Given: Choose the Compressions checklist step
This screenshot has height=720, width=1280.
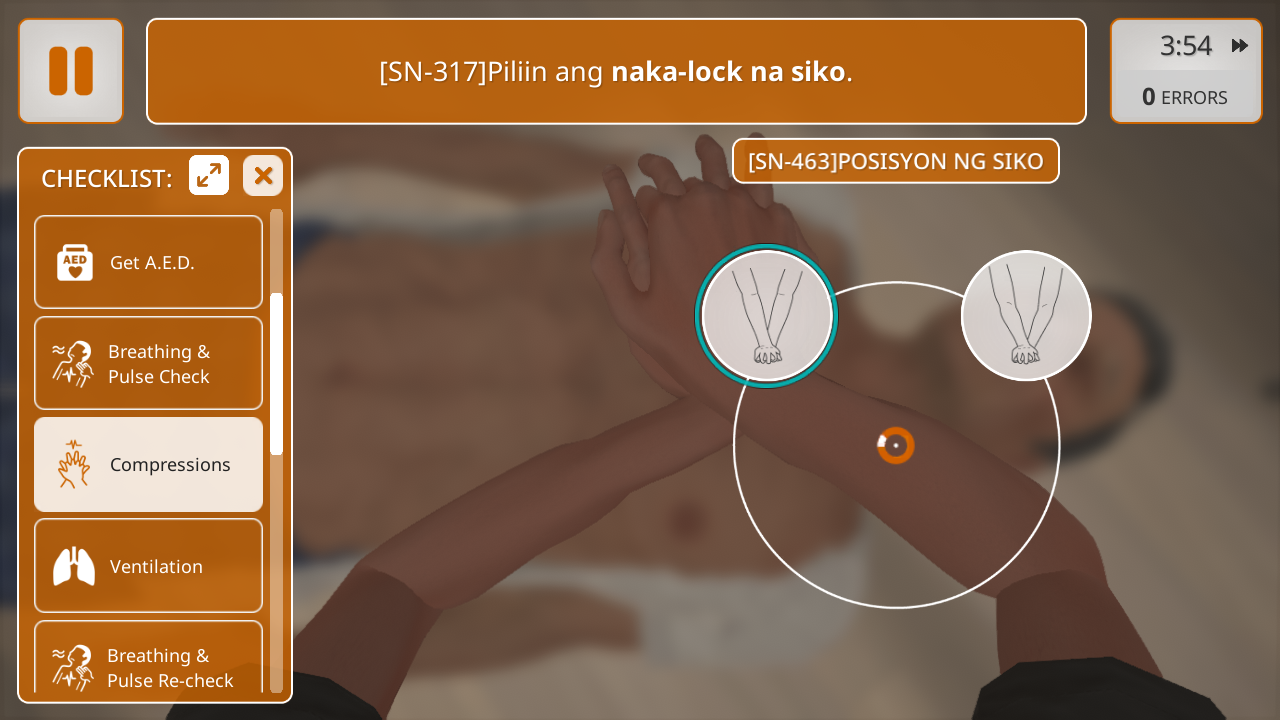Looking at the screenshot, I should pyautogui.click(x=148, y=464).
